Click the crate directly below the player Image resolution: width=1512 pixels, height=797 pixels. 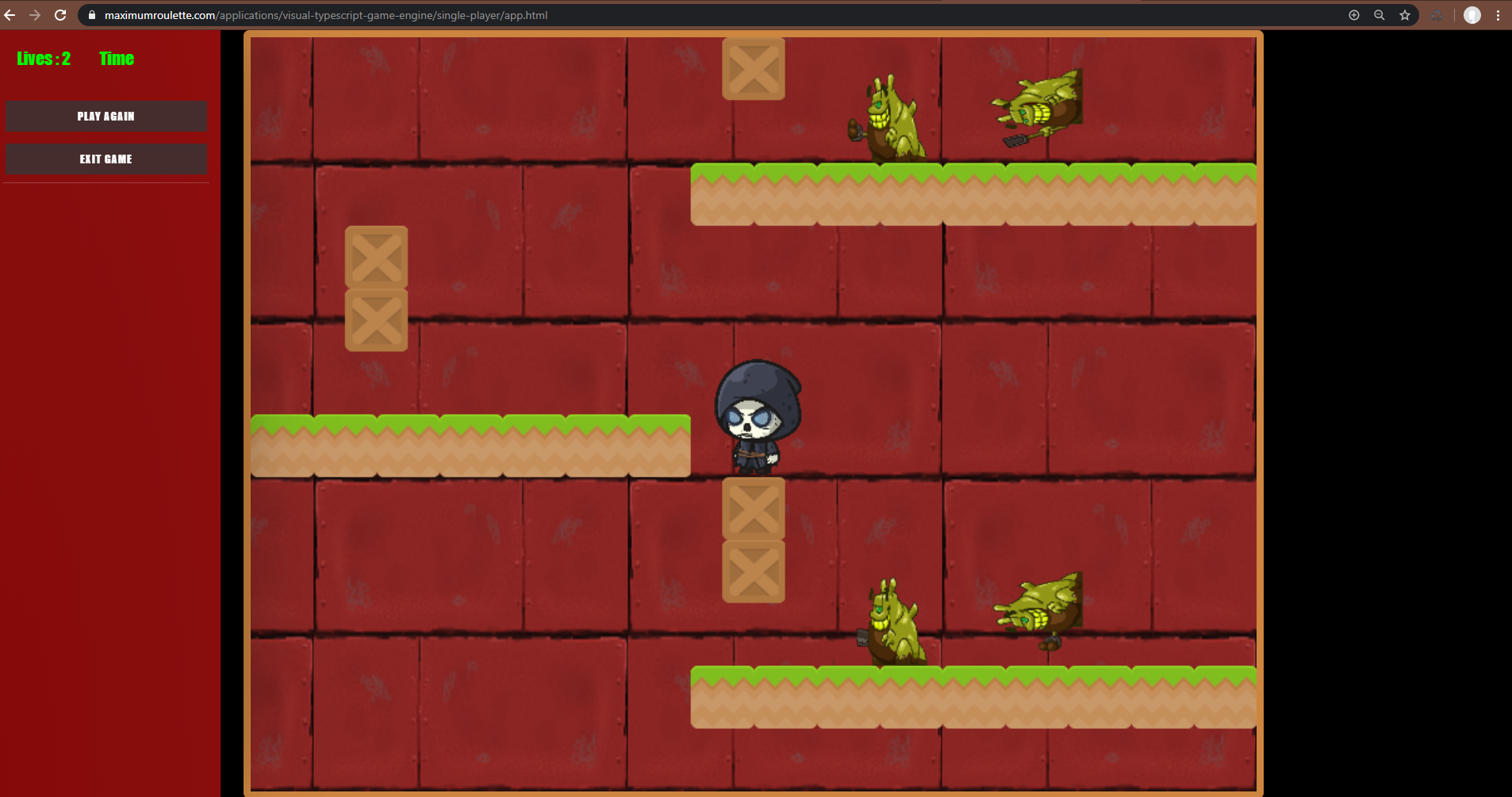(x=752, y=508)
